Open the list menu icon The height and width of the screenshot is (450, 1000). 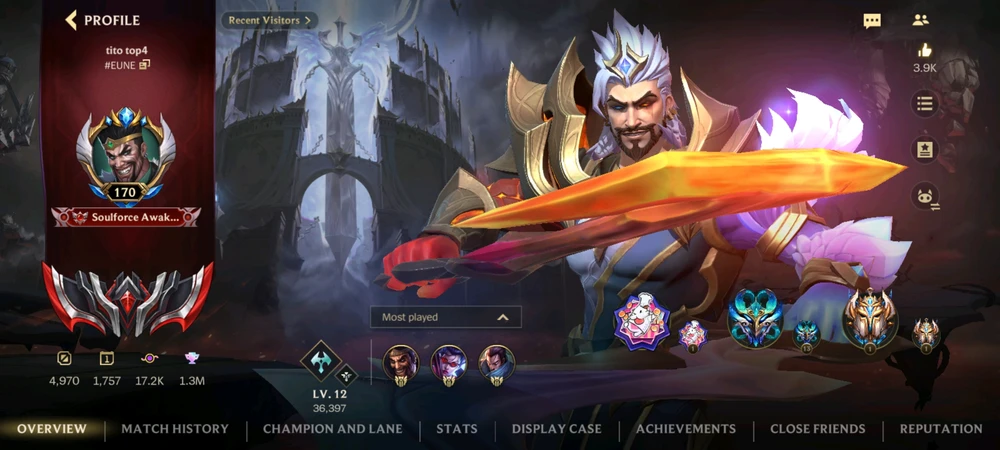[924, 103]
